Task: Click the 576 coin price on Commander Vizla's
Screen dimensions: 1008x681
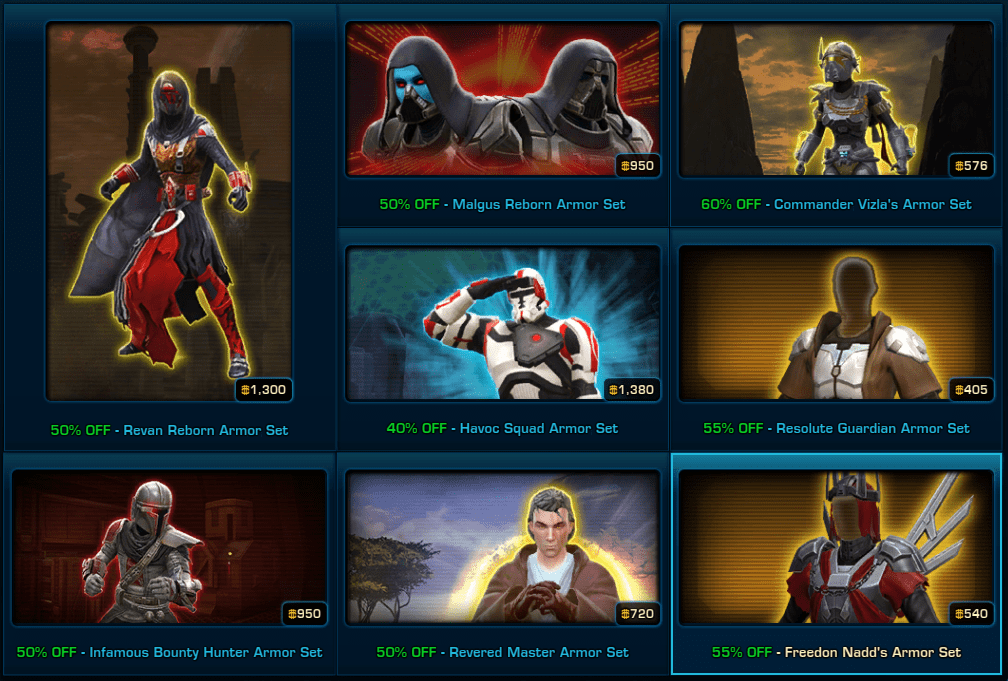Action: (x=972, y=165)
